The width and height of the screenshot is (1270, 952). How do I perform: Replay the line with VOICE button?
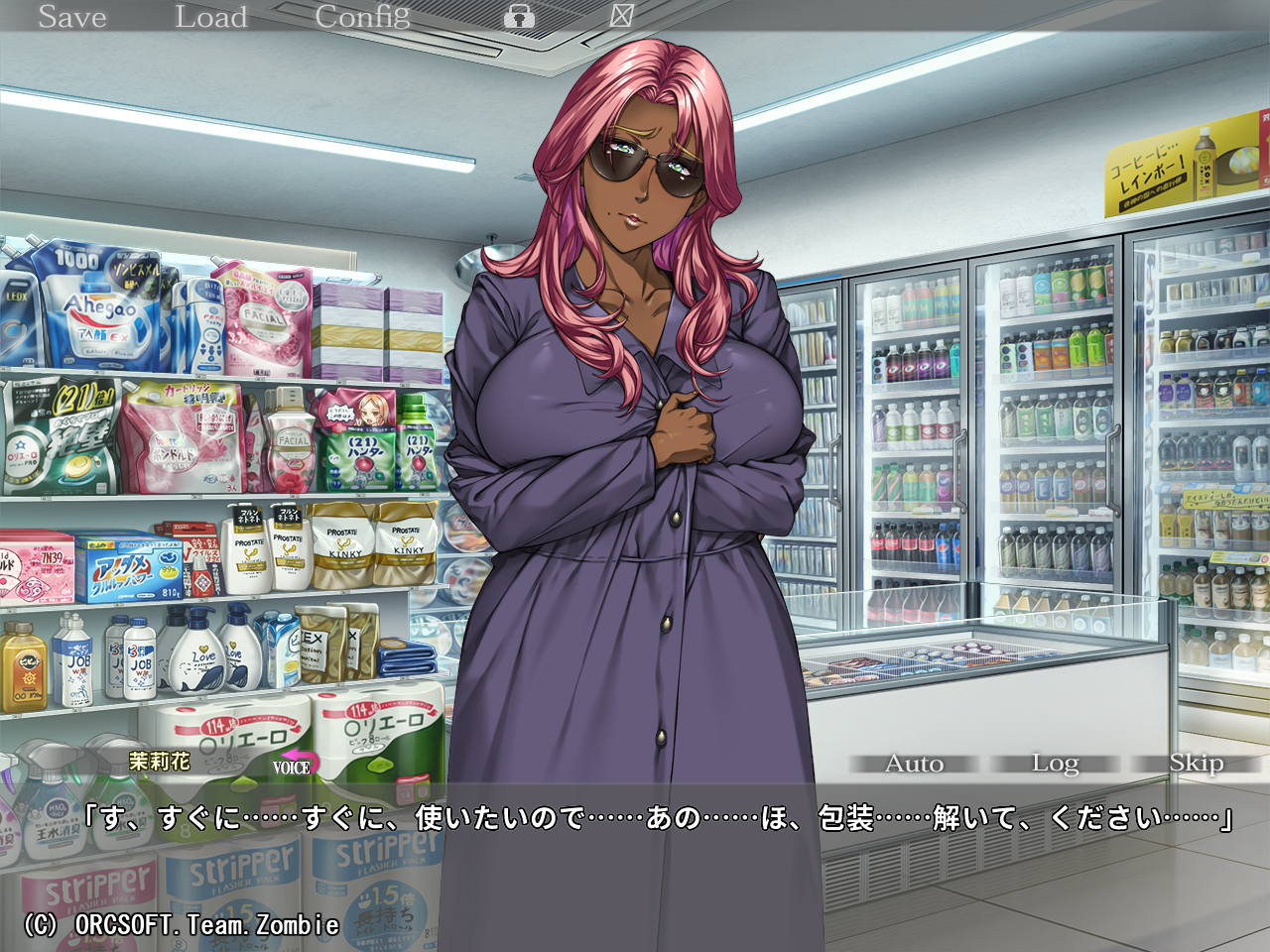click(292, 766)
